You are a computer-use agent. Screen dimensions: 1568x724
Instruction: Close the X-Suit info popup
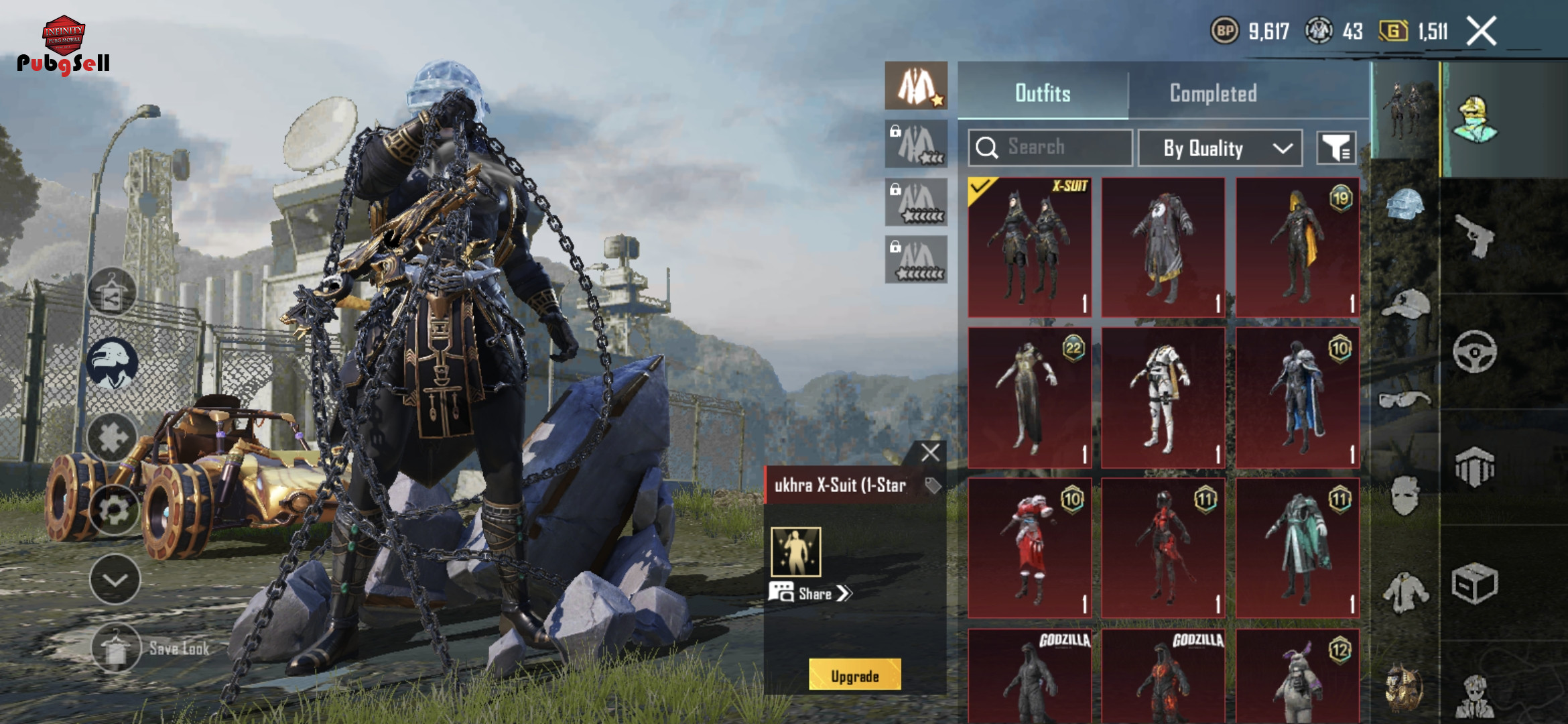(930, 453)
